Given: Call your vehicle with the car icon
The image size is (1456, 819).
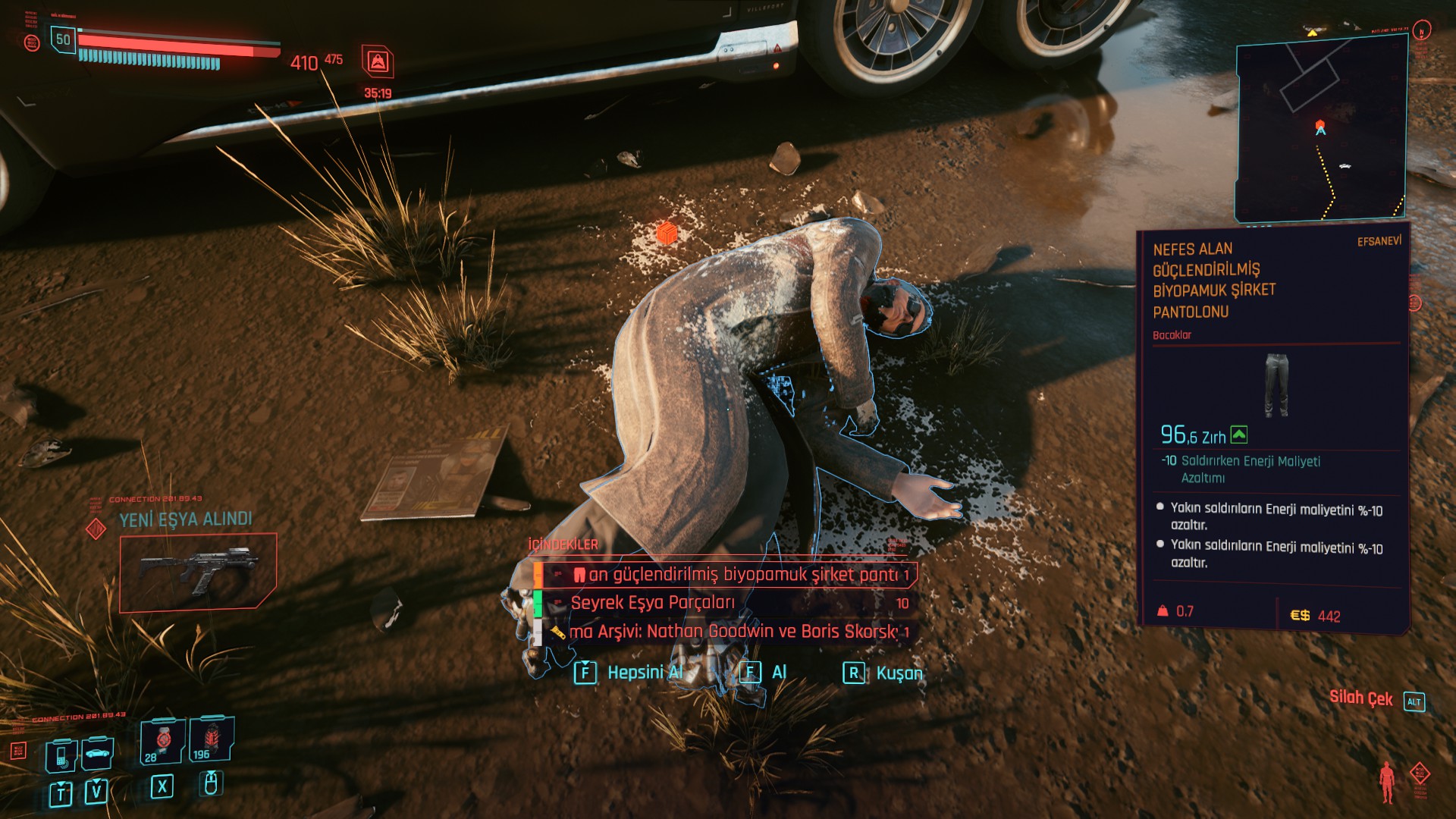Looking at the screenshot, I should pyautogui.click(x=97, y=753).
